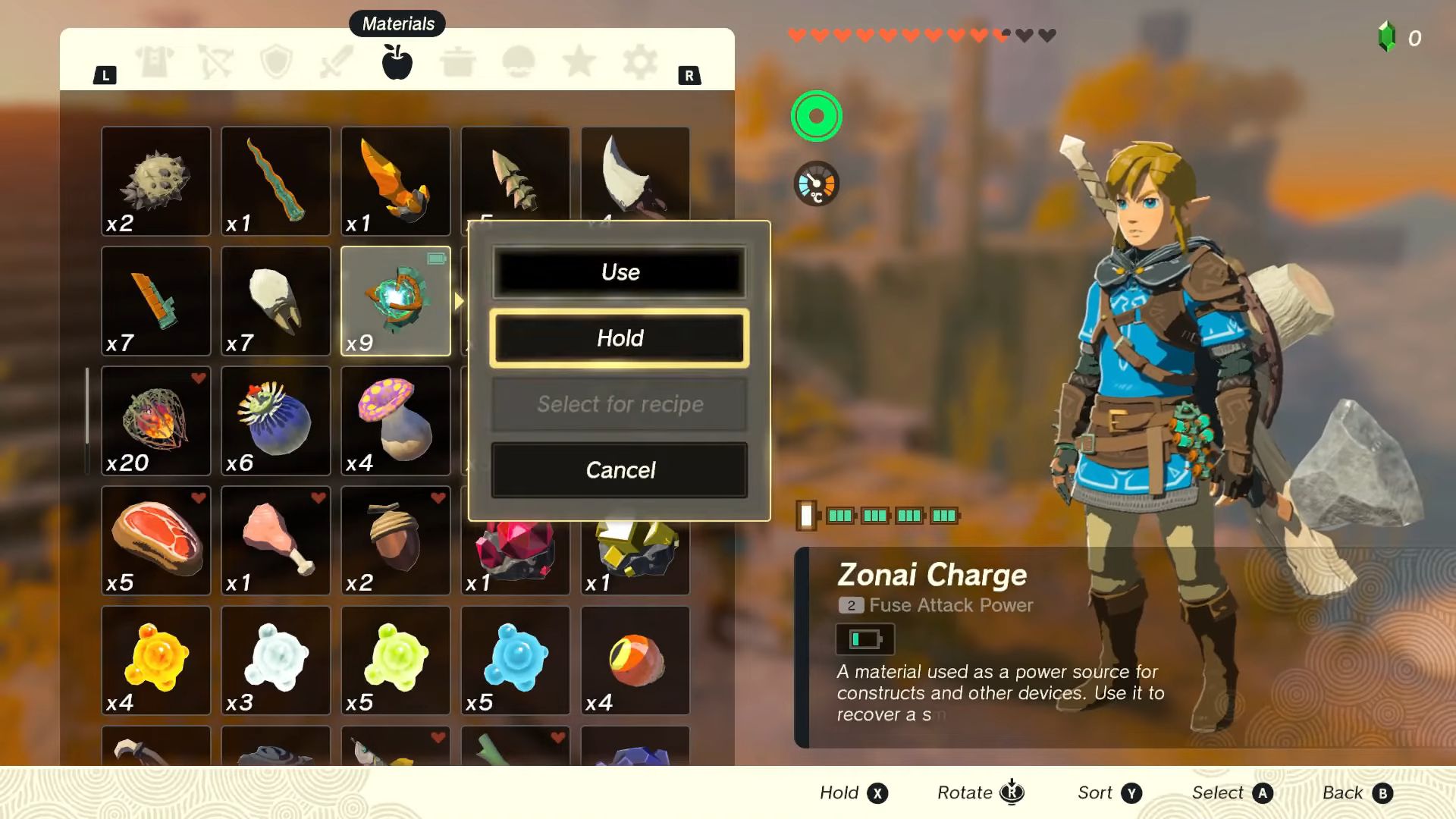Open the system gear tab

click(639, 61)
